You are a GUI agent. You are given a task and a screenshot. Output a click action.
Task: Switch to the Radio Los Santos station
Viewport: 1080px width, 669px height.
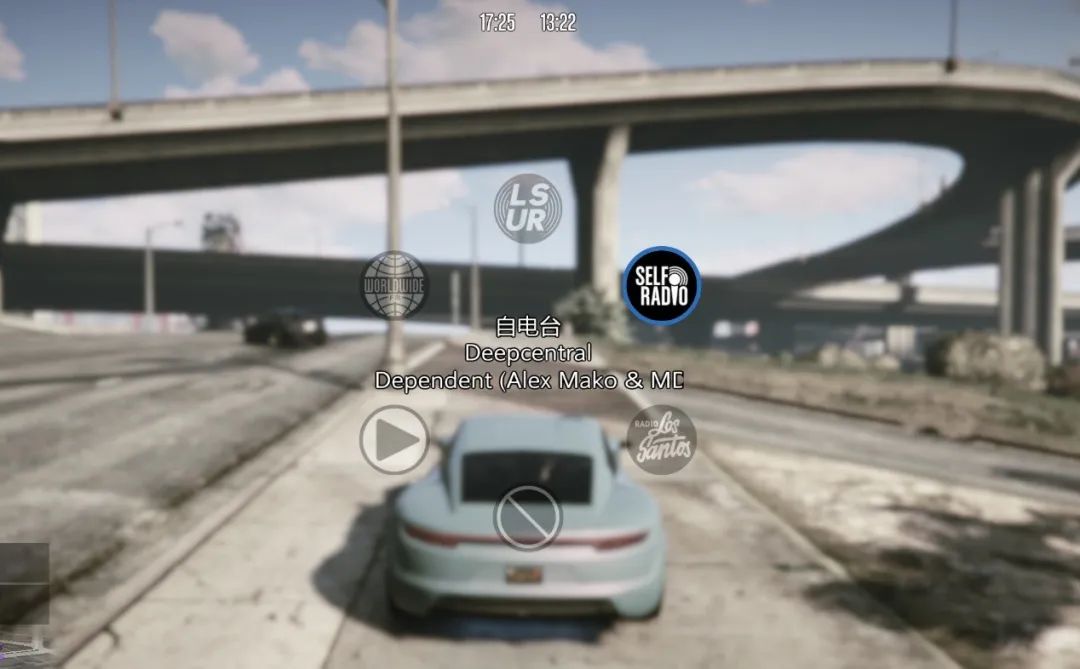point(662,439)
